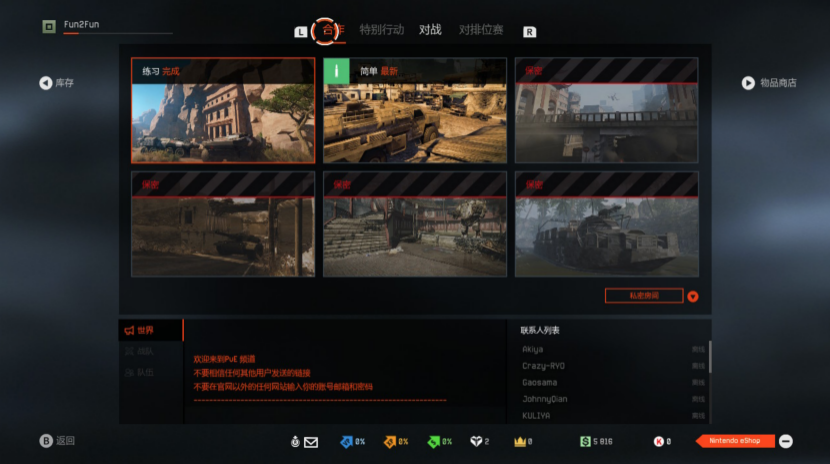This screenshot has height=464, width=830.
Task: Choose the 练习 practice mission tile
Action: coord(223,110)
